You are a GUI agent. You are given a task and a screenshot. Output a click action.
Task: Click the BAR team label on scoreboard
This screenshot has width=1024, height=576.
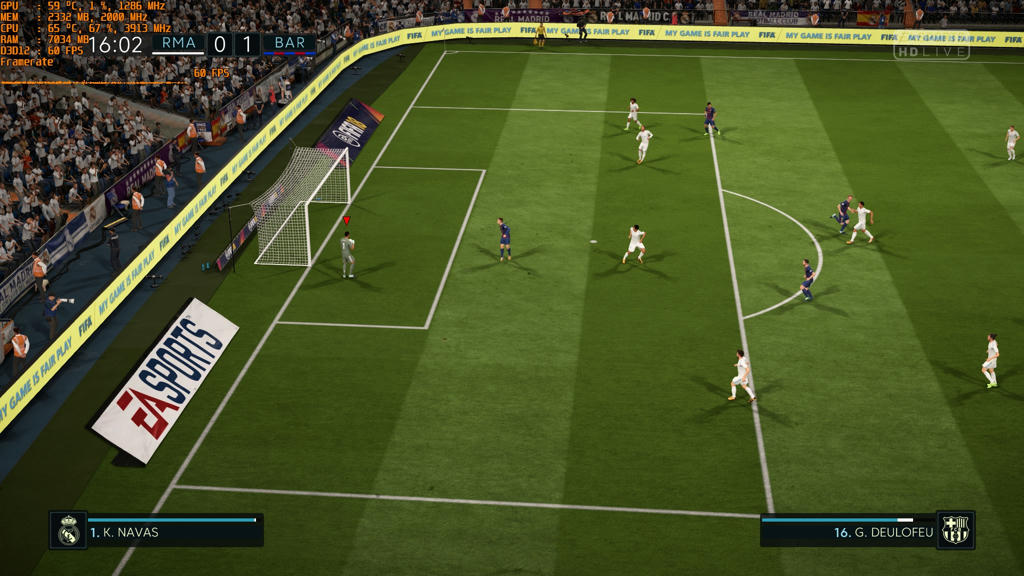289,44
